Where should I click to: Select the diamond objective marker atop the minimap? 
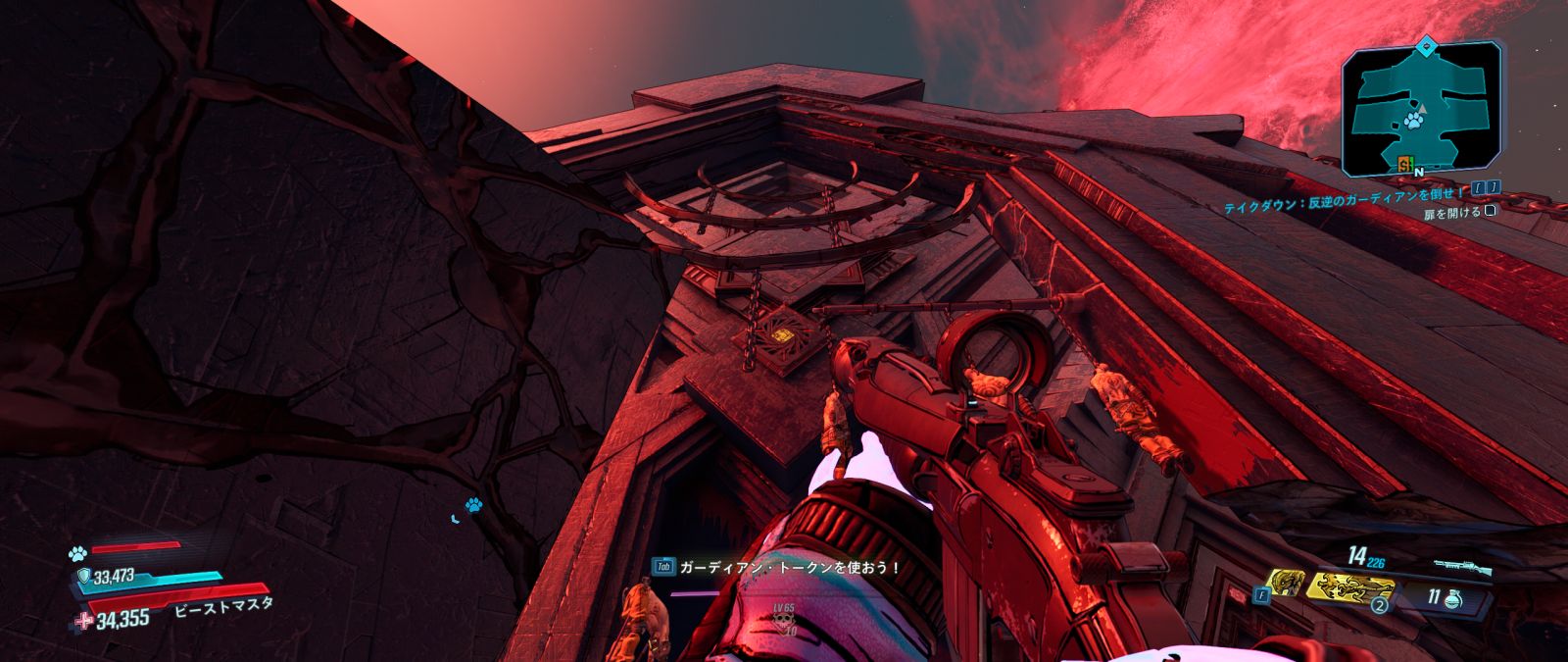click(1428, 43)
